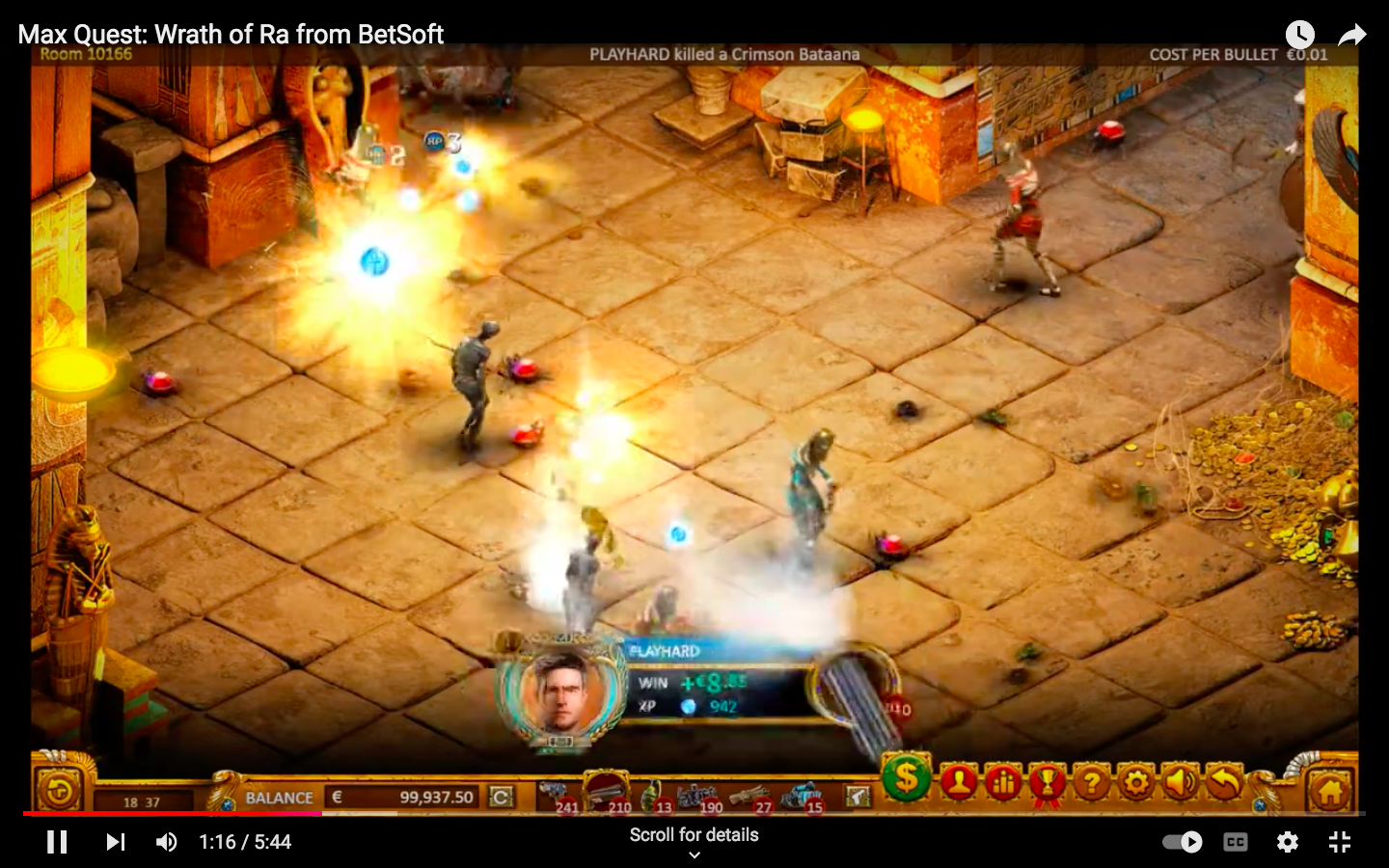
Task: Go to lobby with the home button
Action: (x=1329, y=792)
